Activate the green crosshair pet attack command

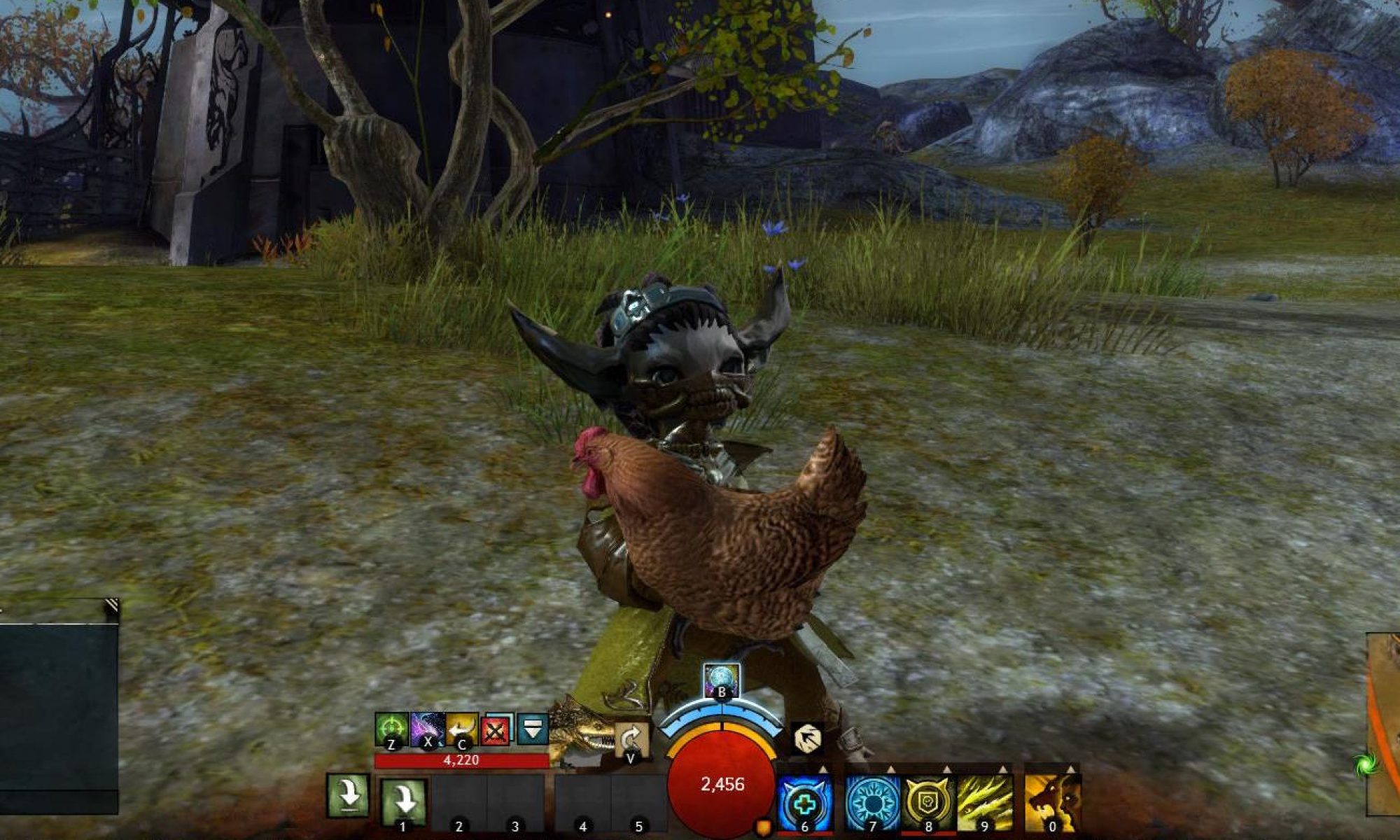[x=391, y=730]
